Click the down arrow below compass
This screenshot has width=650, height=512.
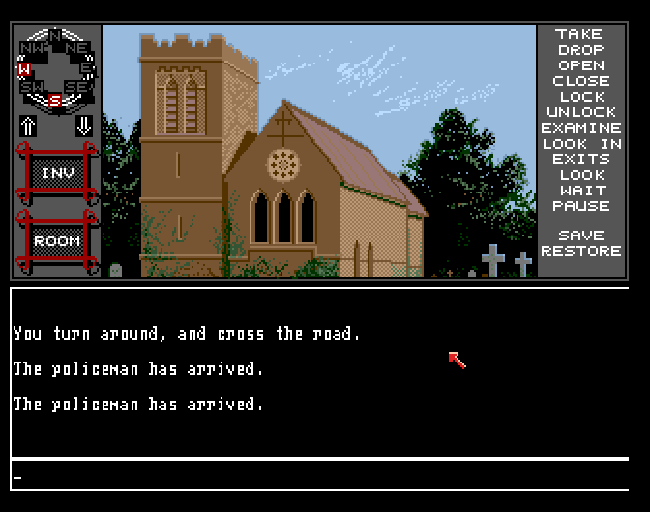tap(84, 126)
